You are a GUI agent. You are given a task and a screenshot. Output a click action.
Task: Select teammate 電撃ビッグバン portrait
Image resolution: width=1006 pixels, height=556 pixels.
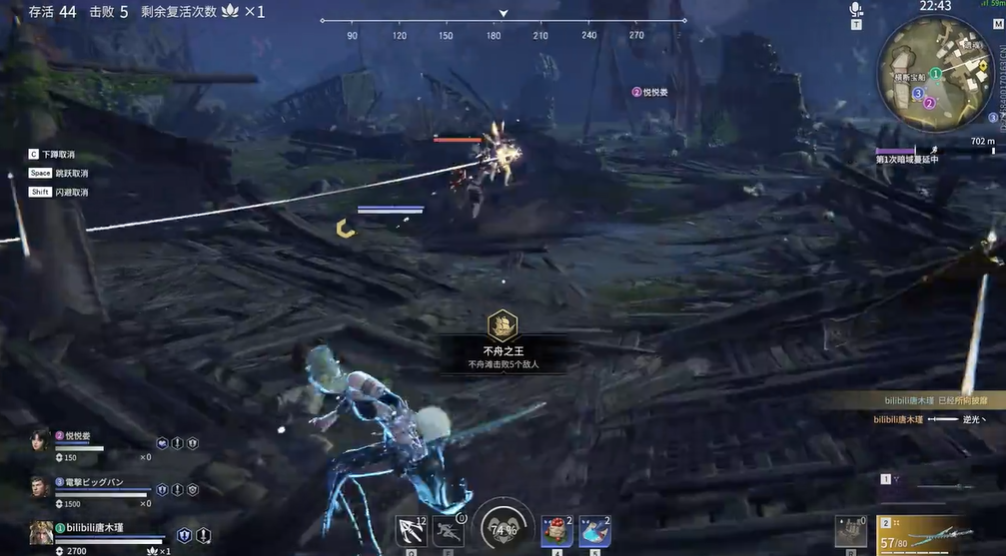point(40,487)
